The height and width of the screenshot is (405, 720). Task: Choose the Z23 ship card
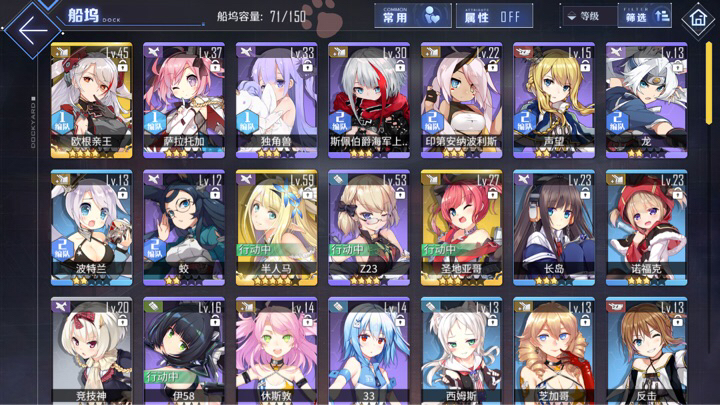[x=368, y=226]
